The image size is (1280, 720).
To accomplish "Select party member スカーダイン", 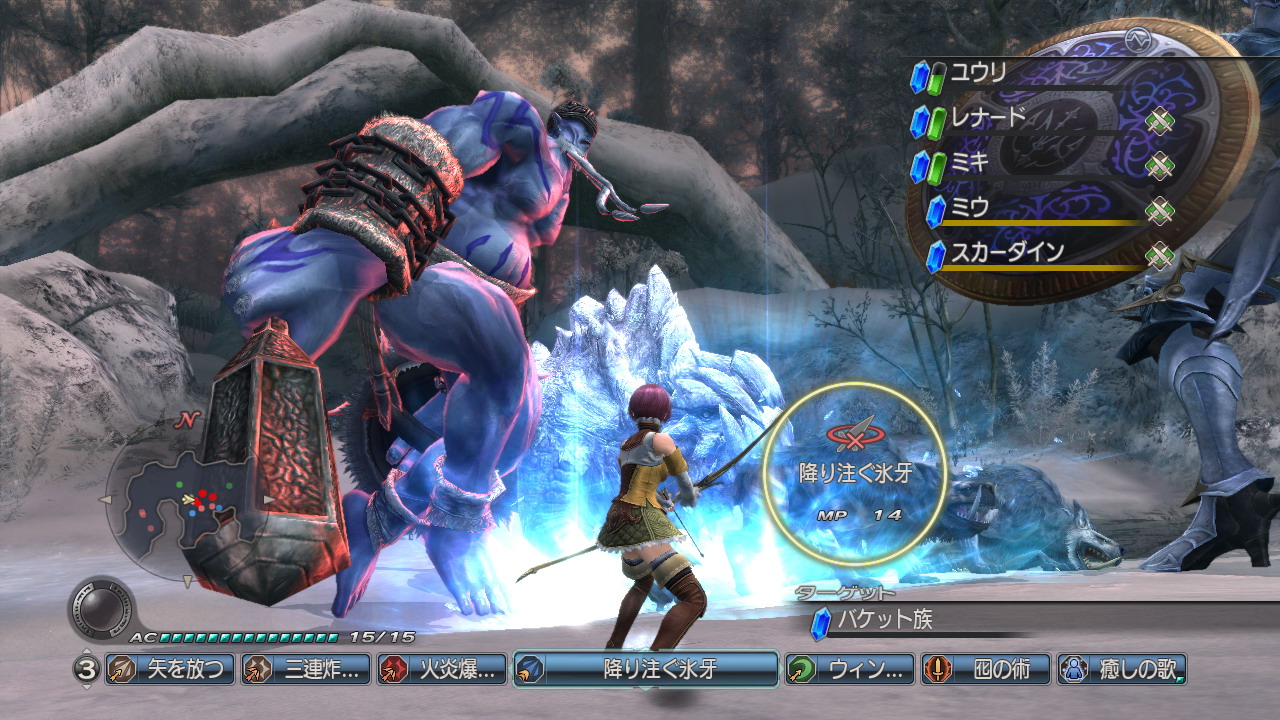I will 1007,253.
